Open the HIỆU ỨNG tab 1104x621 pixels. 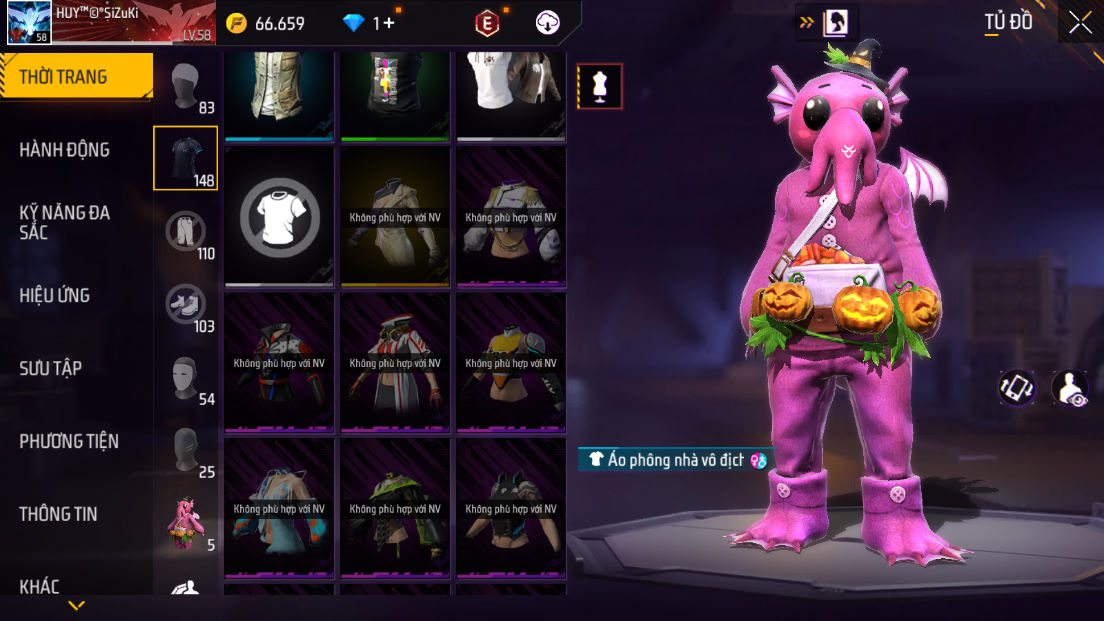click(55, 295)
